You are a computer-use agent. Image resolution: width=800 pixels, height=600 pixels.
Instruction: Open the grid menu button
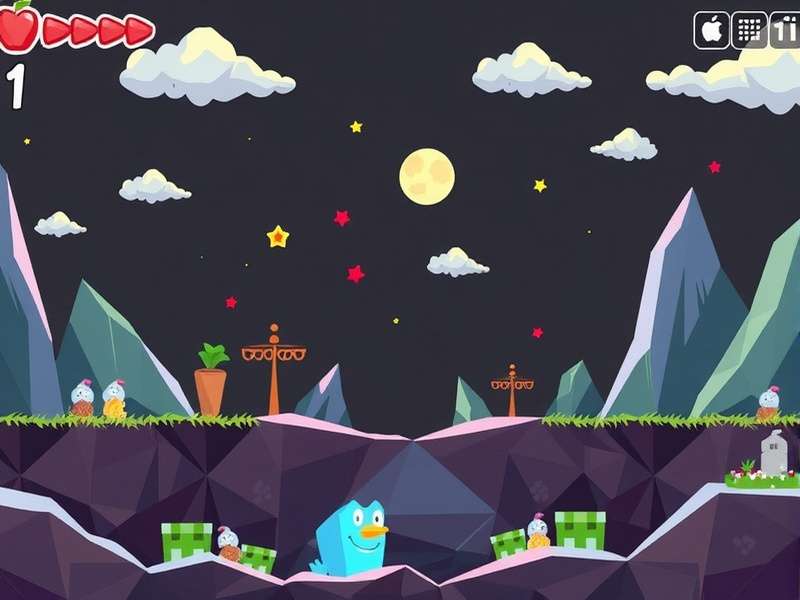(x=749, y=30)
